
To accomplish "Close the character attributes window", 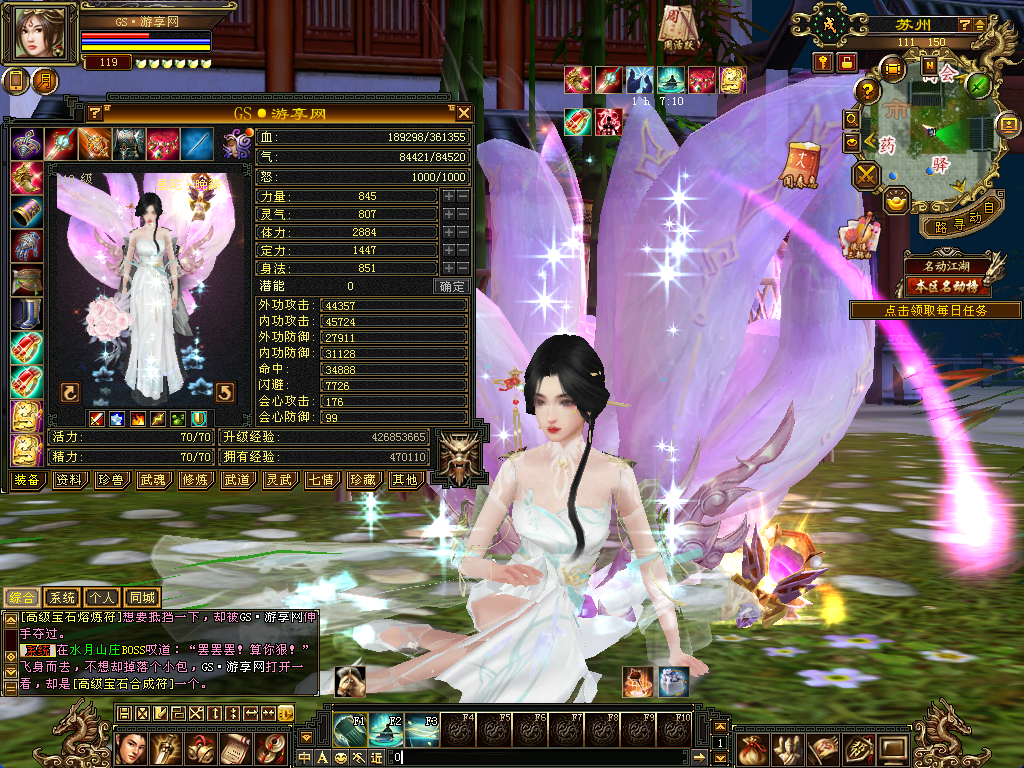I will [464, 113].
